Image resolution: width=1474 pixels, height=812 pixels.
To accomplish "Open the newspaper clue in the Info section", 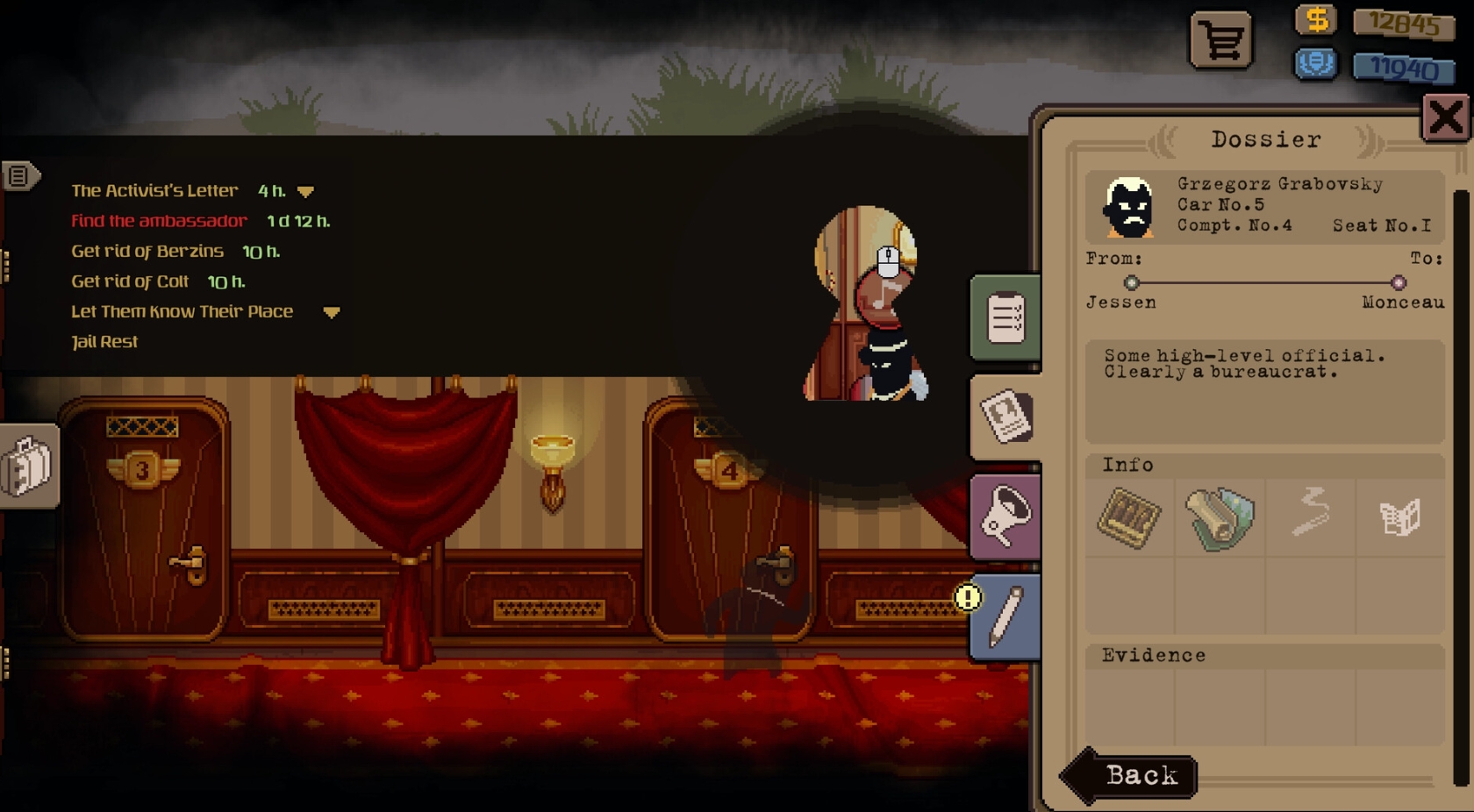I will click(x=1401, y=518).
